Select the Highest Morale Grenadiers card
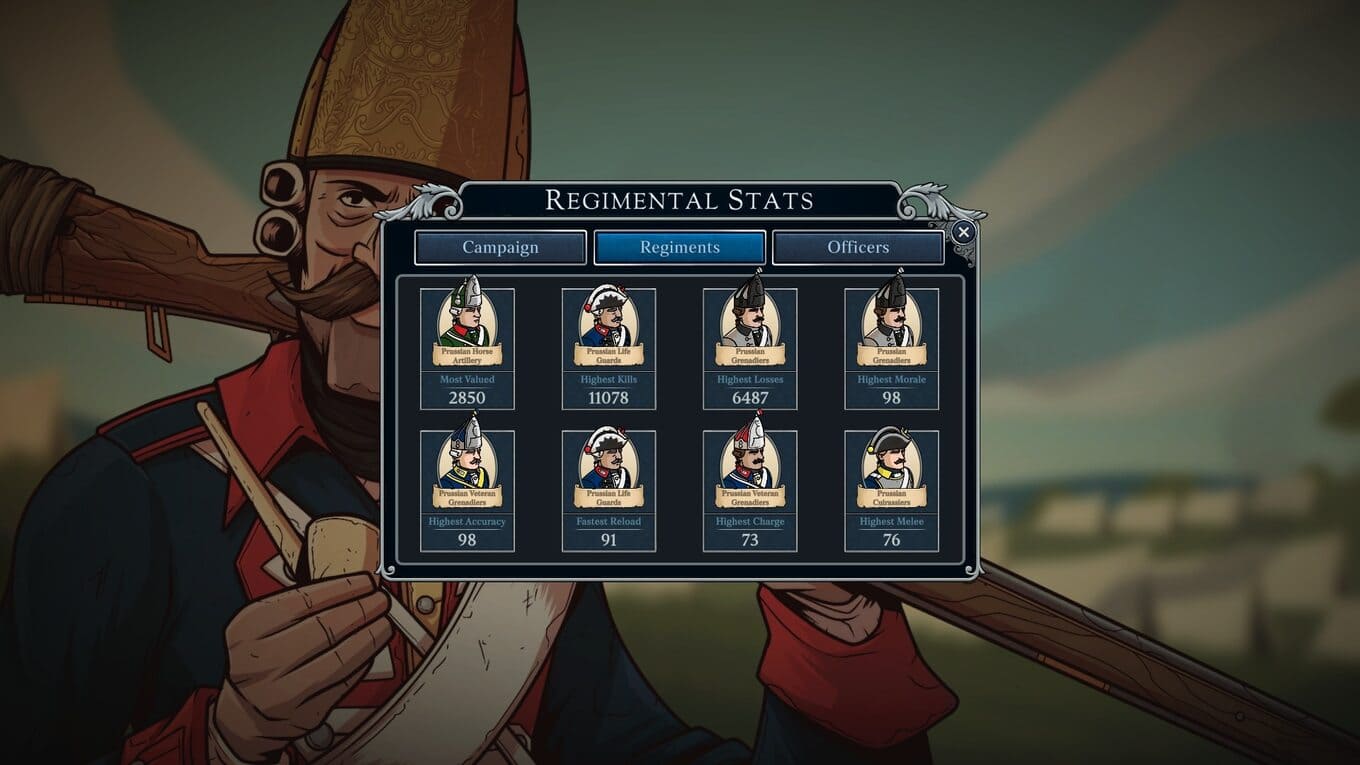This screenshot has height=765, width=1360. pos(892,348)
